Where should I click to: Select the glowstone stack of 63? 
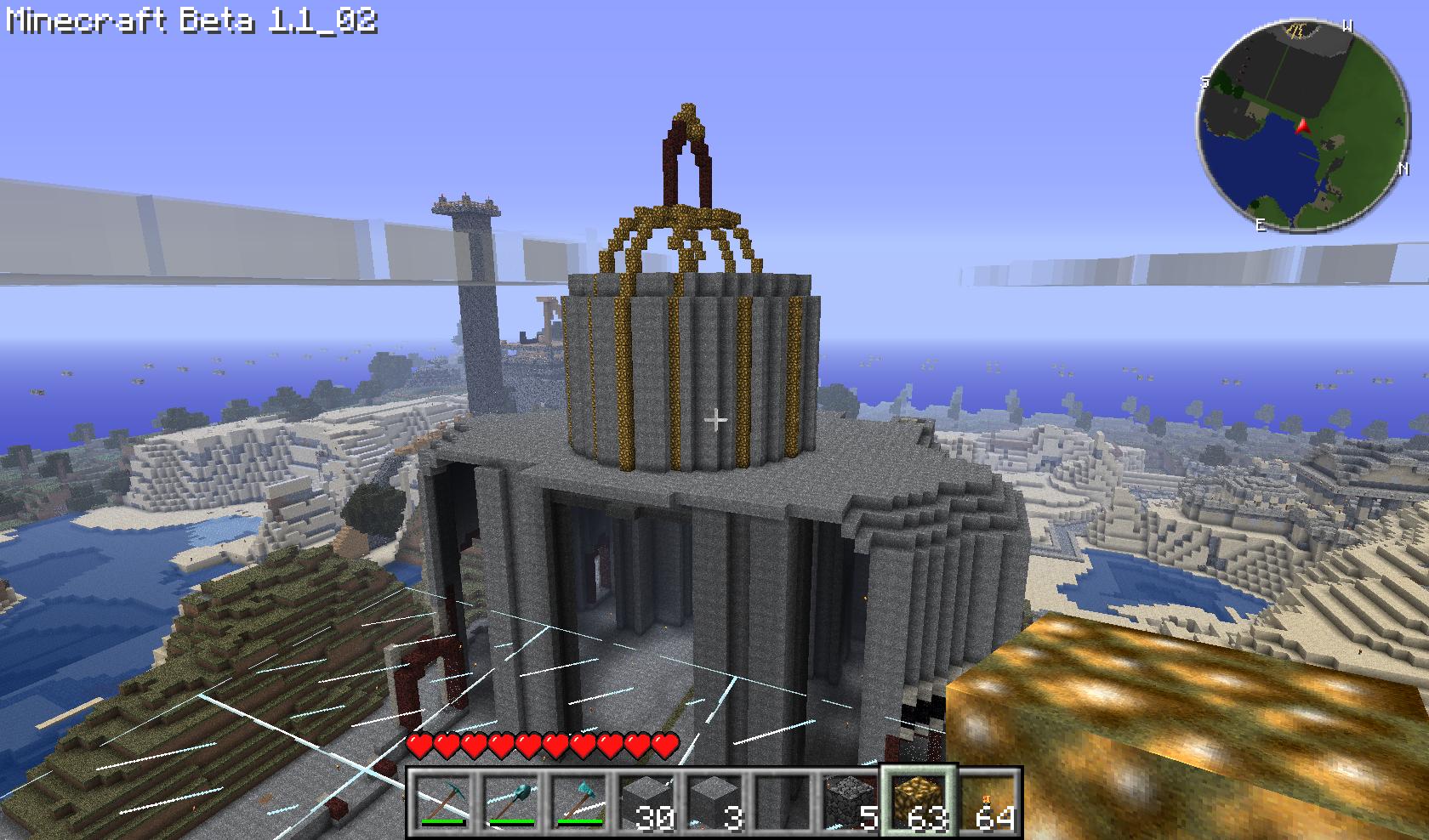tap(919, 802)
